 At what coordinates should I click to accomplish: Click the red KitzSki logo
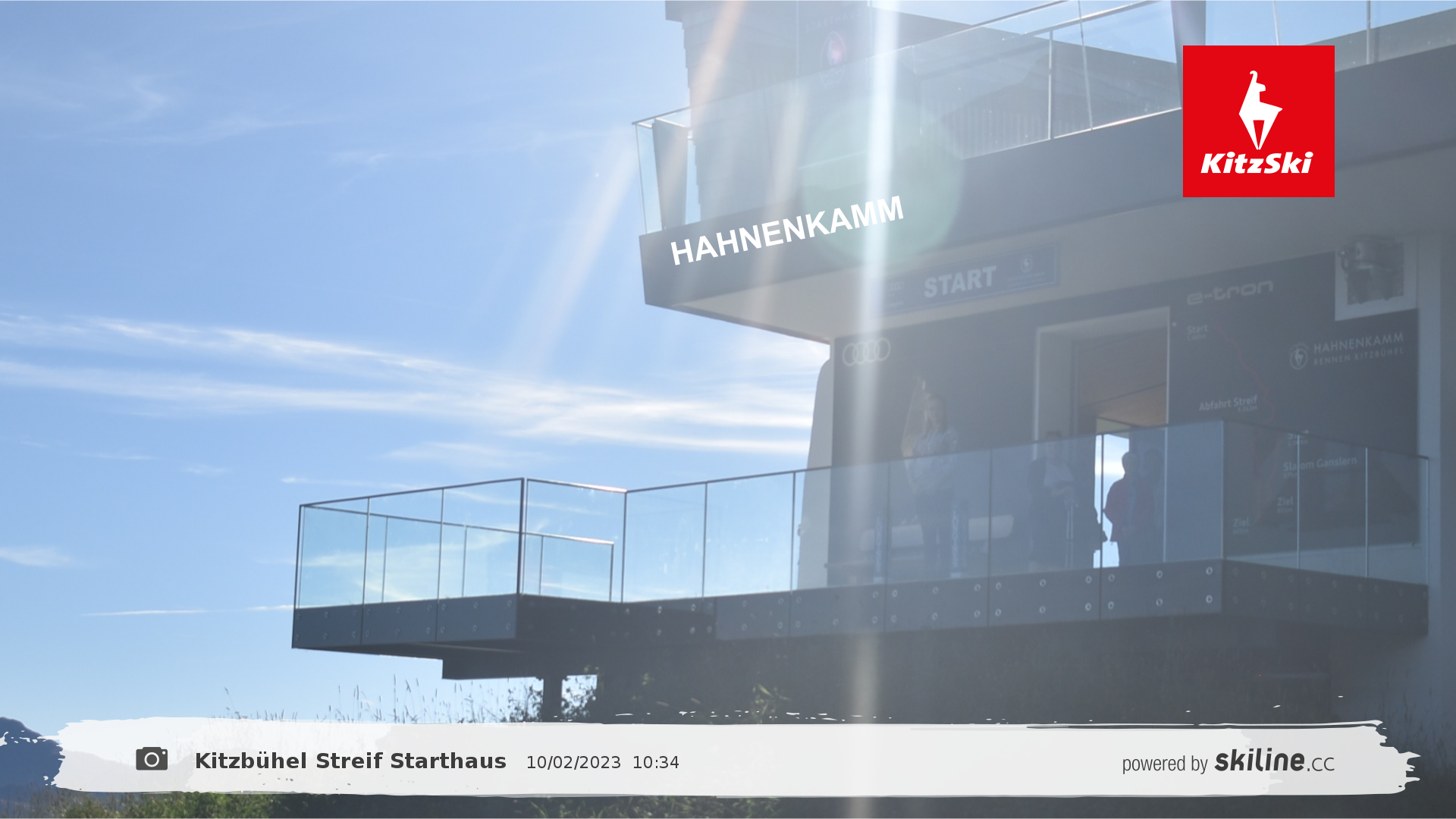click(1258, 121)
